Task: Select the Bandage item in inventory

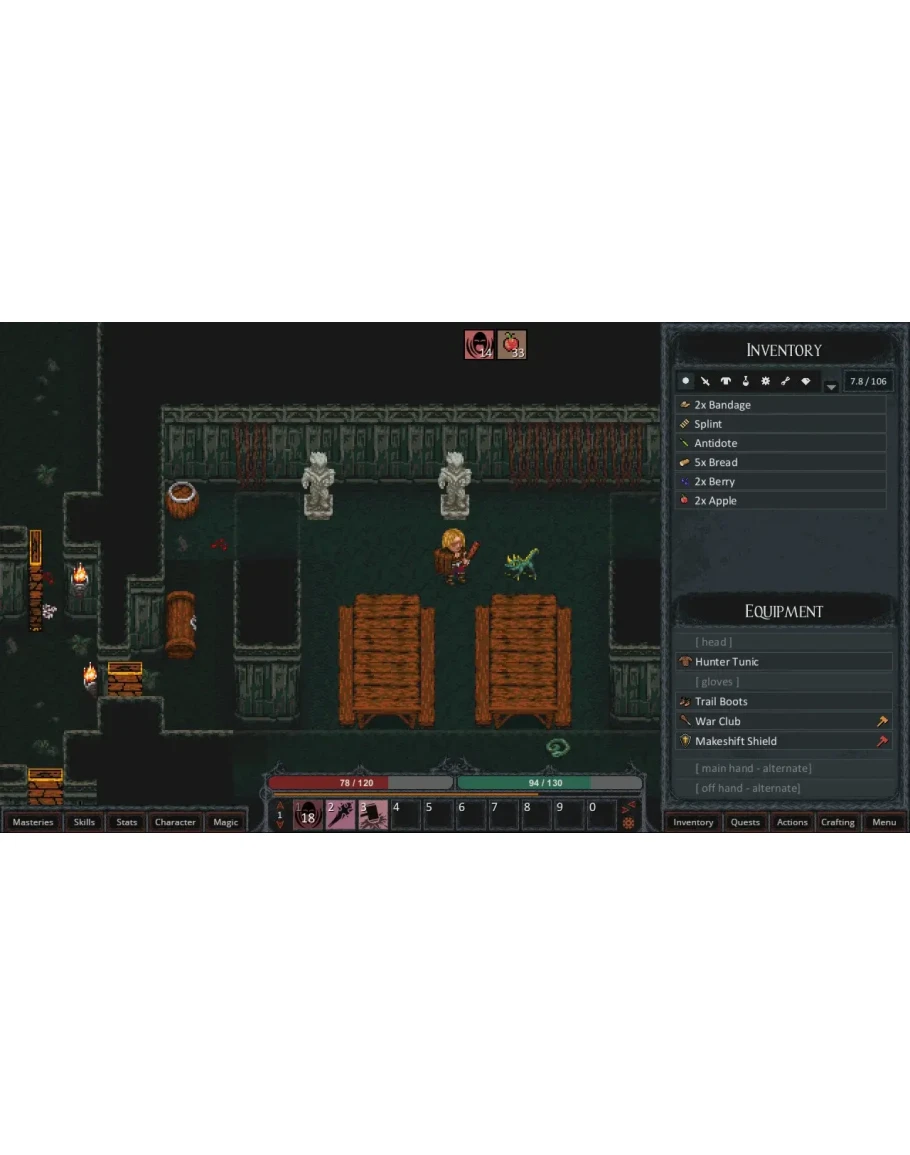Action: (780, 405)
